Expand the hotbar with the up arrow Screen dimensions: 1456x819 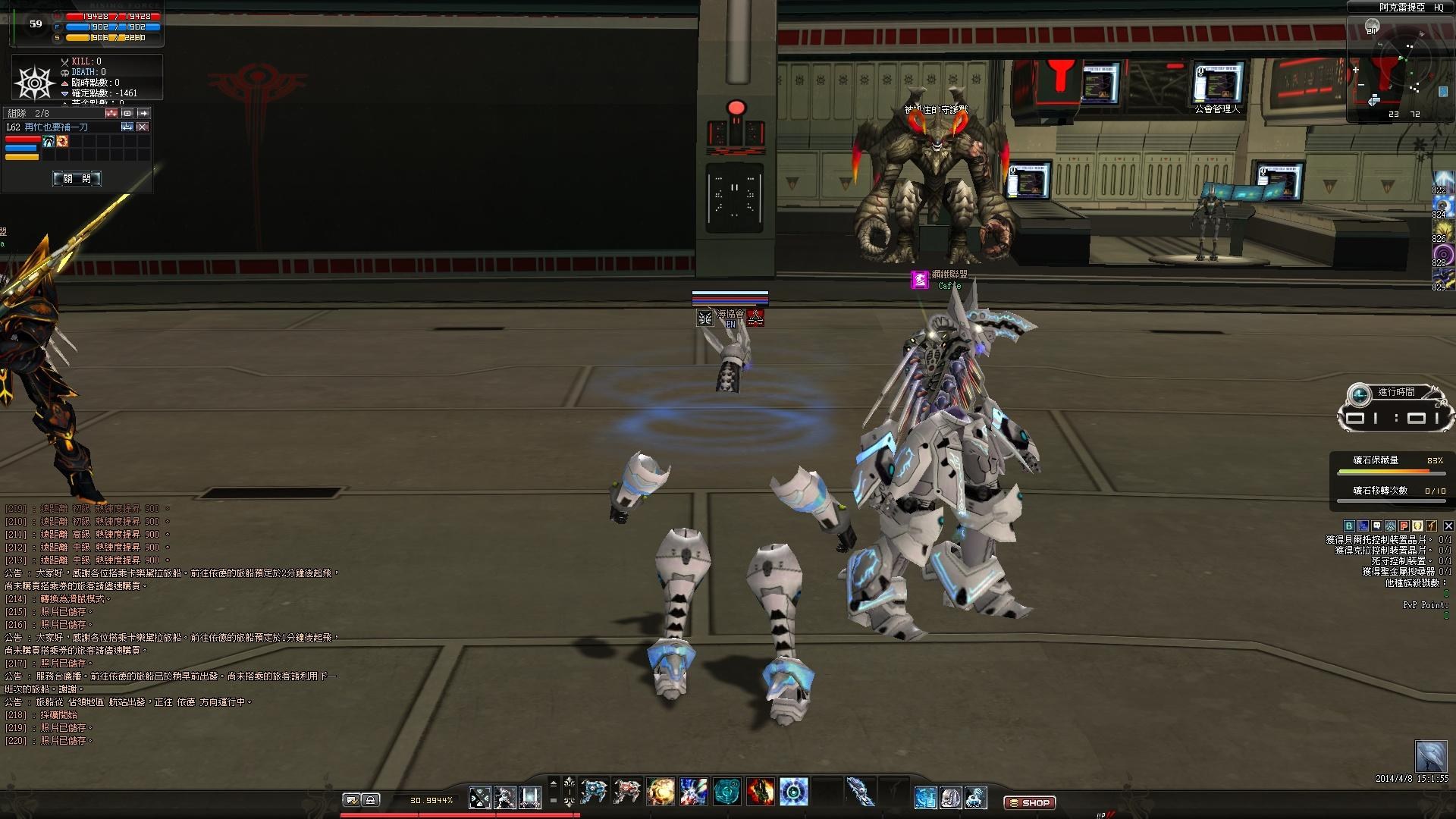pos(569,780)
